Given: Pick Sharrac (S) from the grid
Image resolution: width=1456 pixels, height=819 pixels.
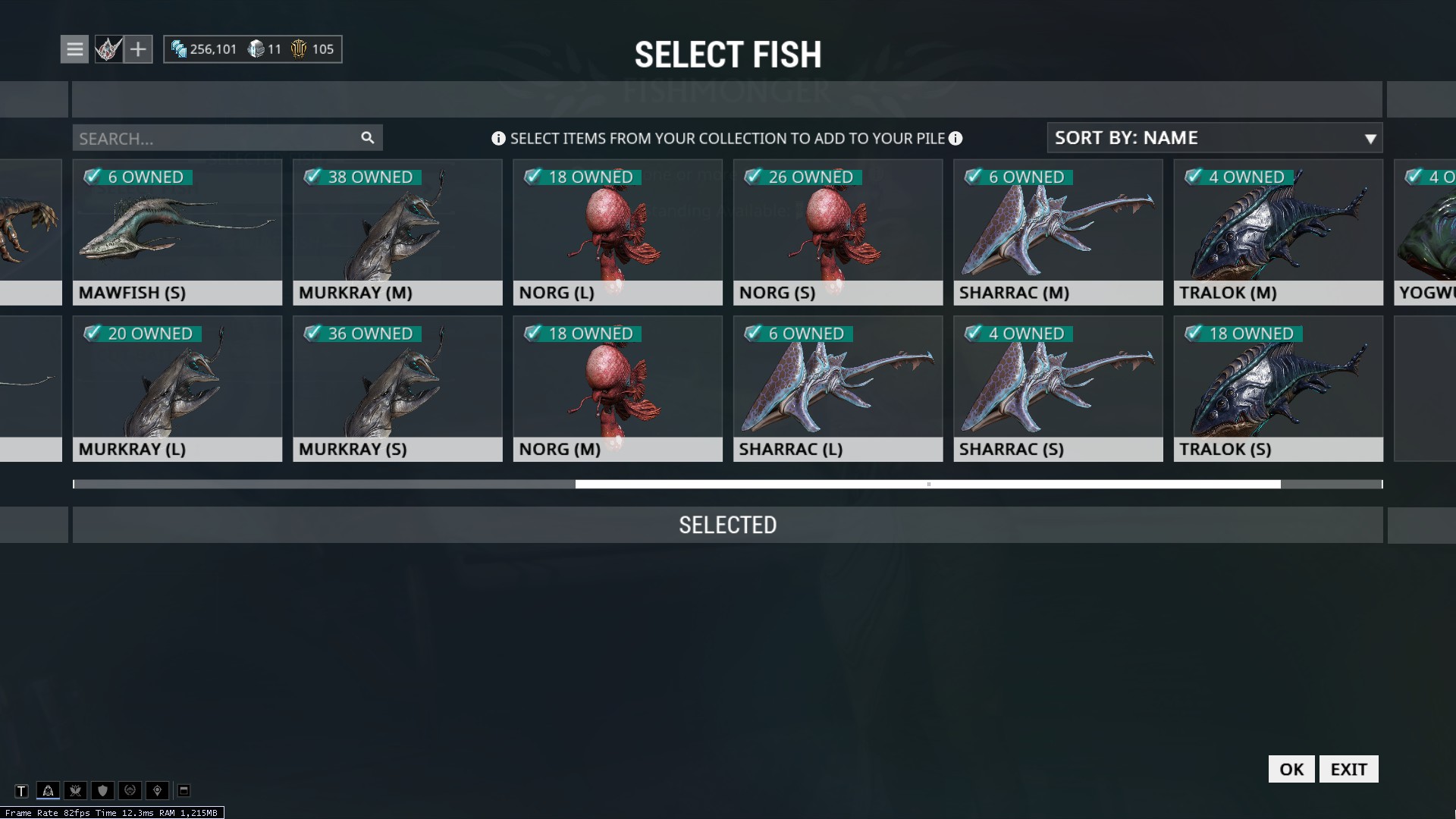Looking at the screenshot, I should click(x=1058, y=388).
